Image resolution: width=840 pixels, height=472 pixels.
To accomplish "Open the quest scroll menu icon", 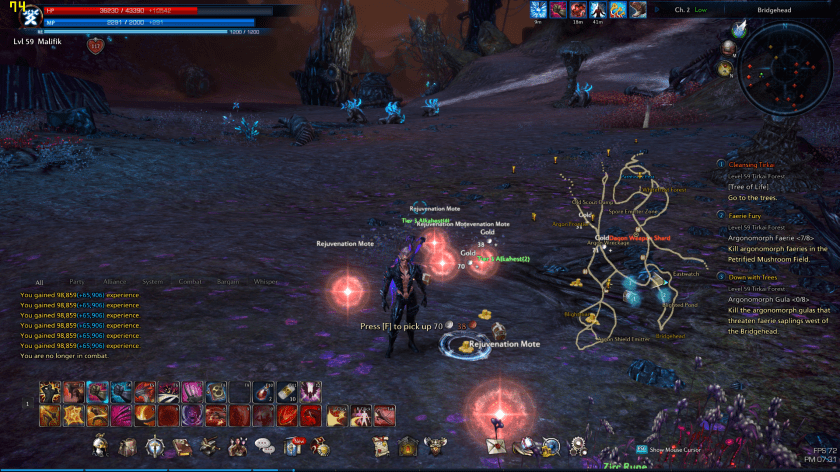I will [380, 445].
